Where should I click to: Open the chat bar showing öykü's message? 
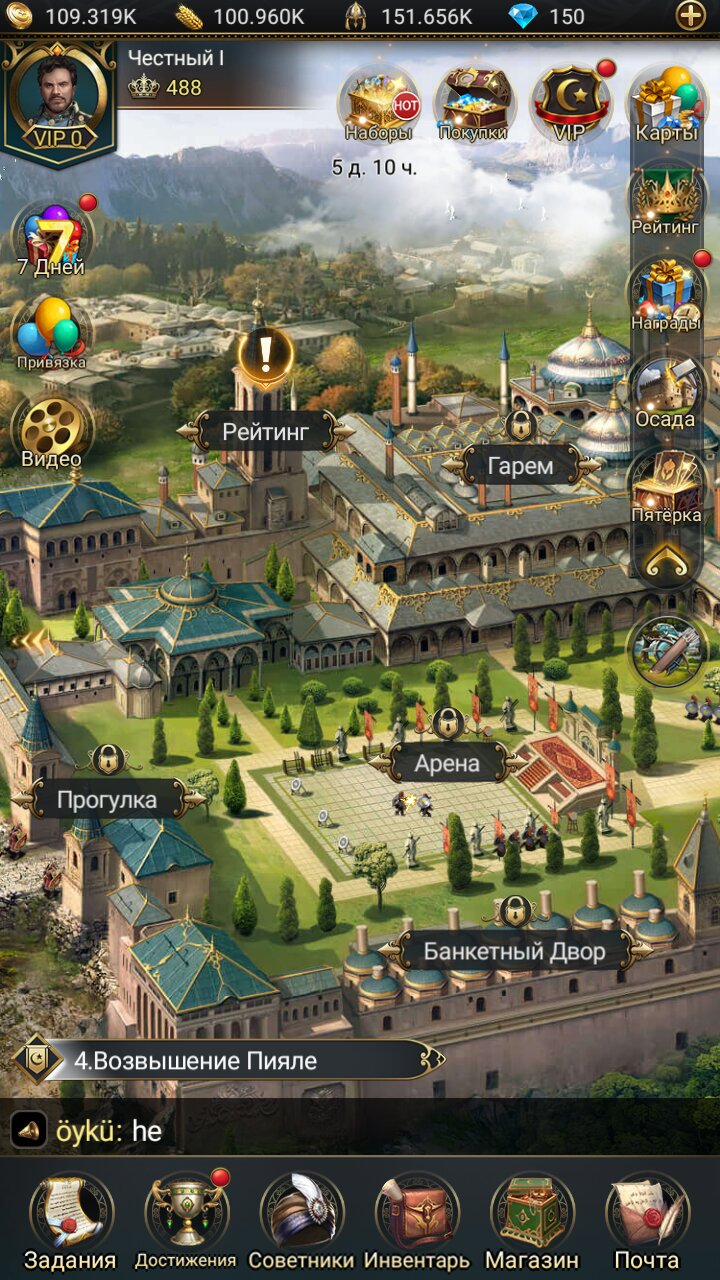pyautogui.click(x=360, y=1130)
